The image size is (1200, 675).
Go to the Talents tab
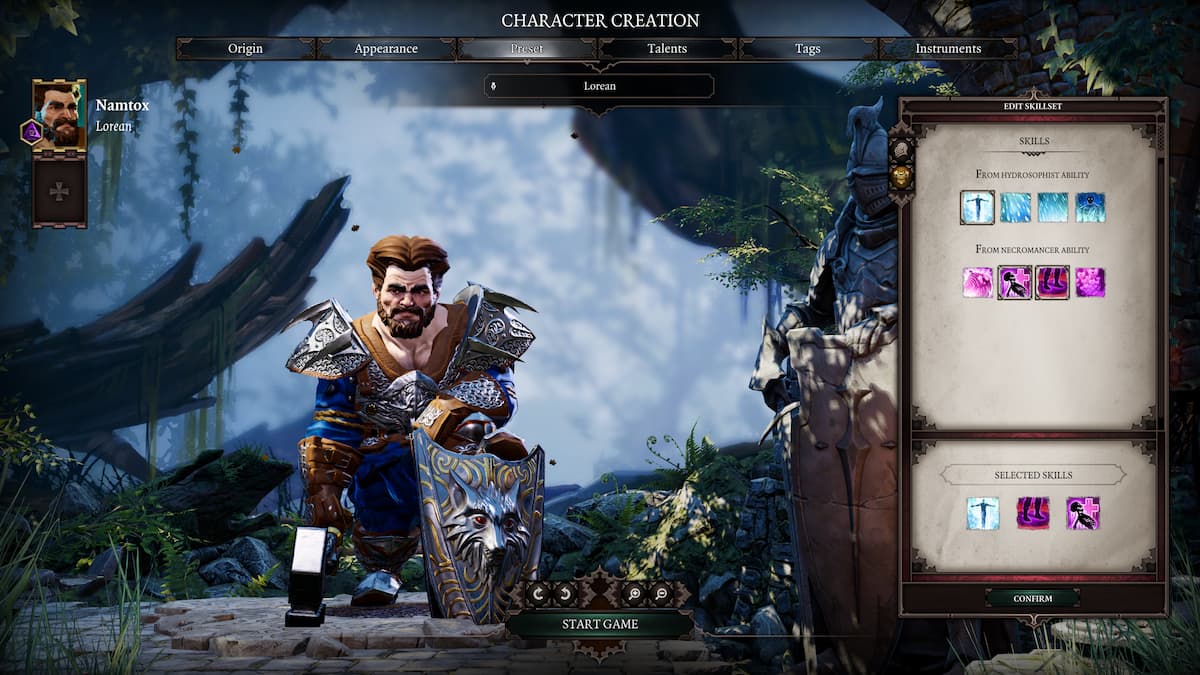pyautogui.click(x=667, y=49)
